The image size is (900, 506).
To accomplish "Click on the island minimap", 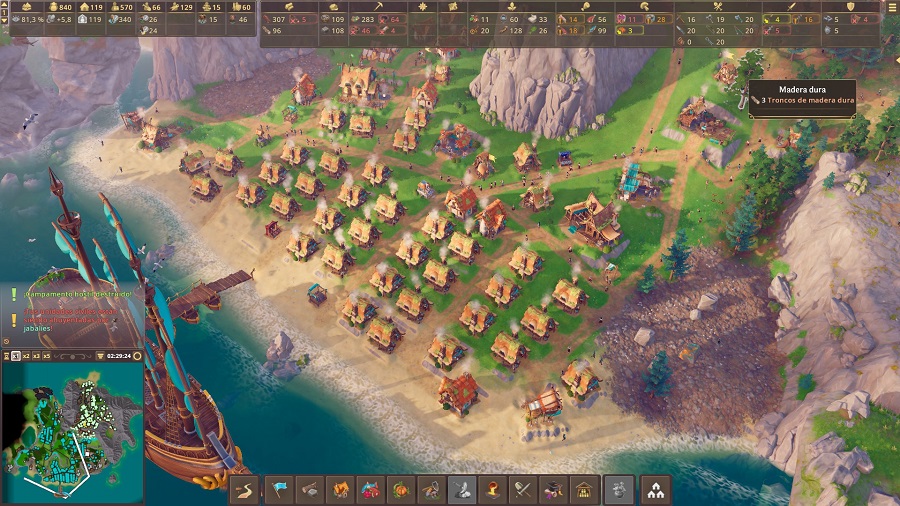I will [x=72, y=432].
